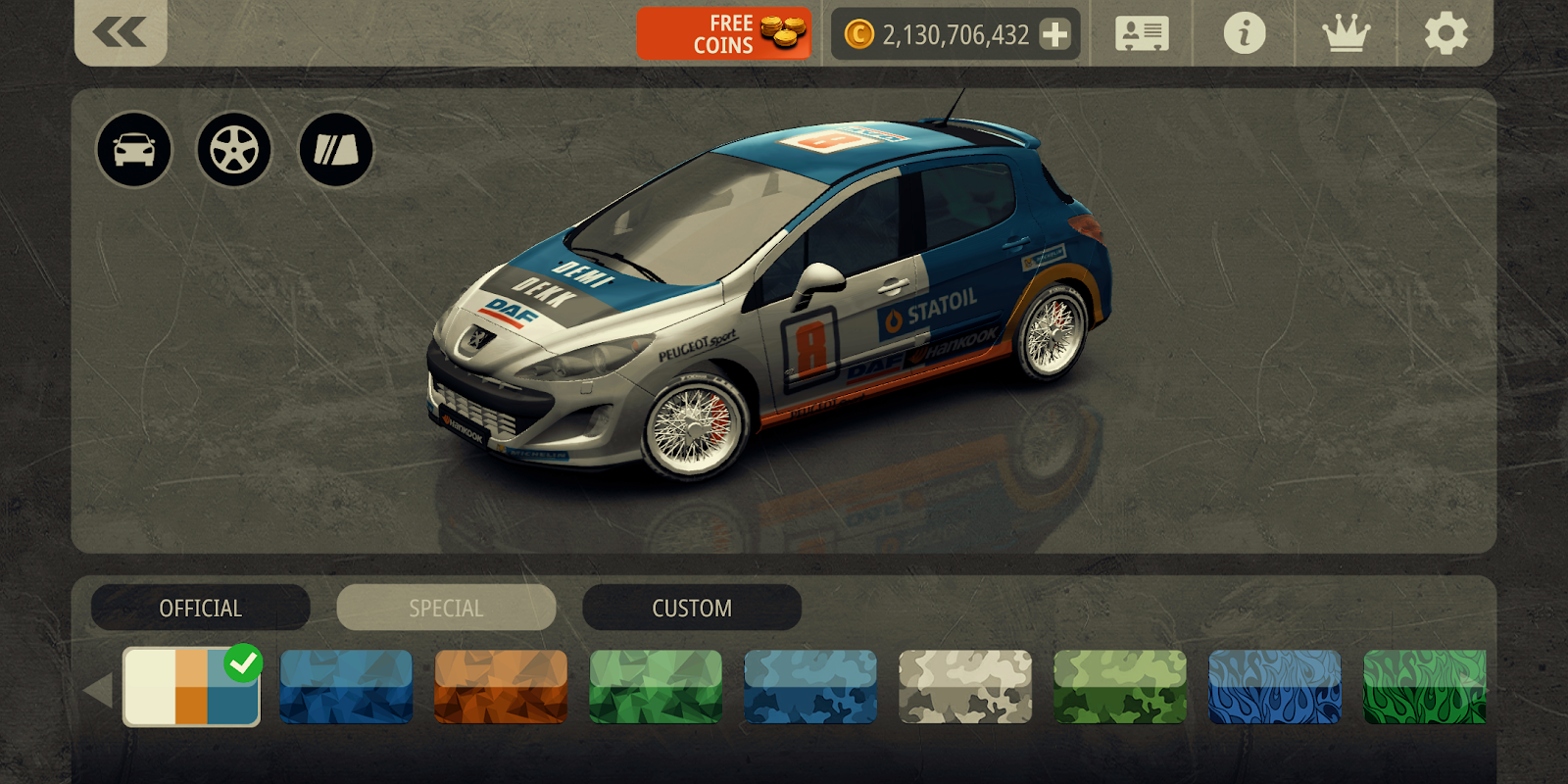Select the car body customization icon

tap(134, 150)
